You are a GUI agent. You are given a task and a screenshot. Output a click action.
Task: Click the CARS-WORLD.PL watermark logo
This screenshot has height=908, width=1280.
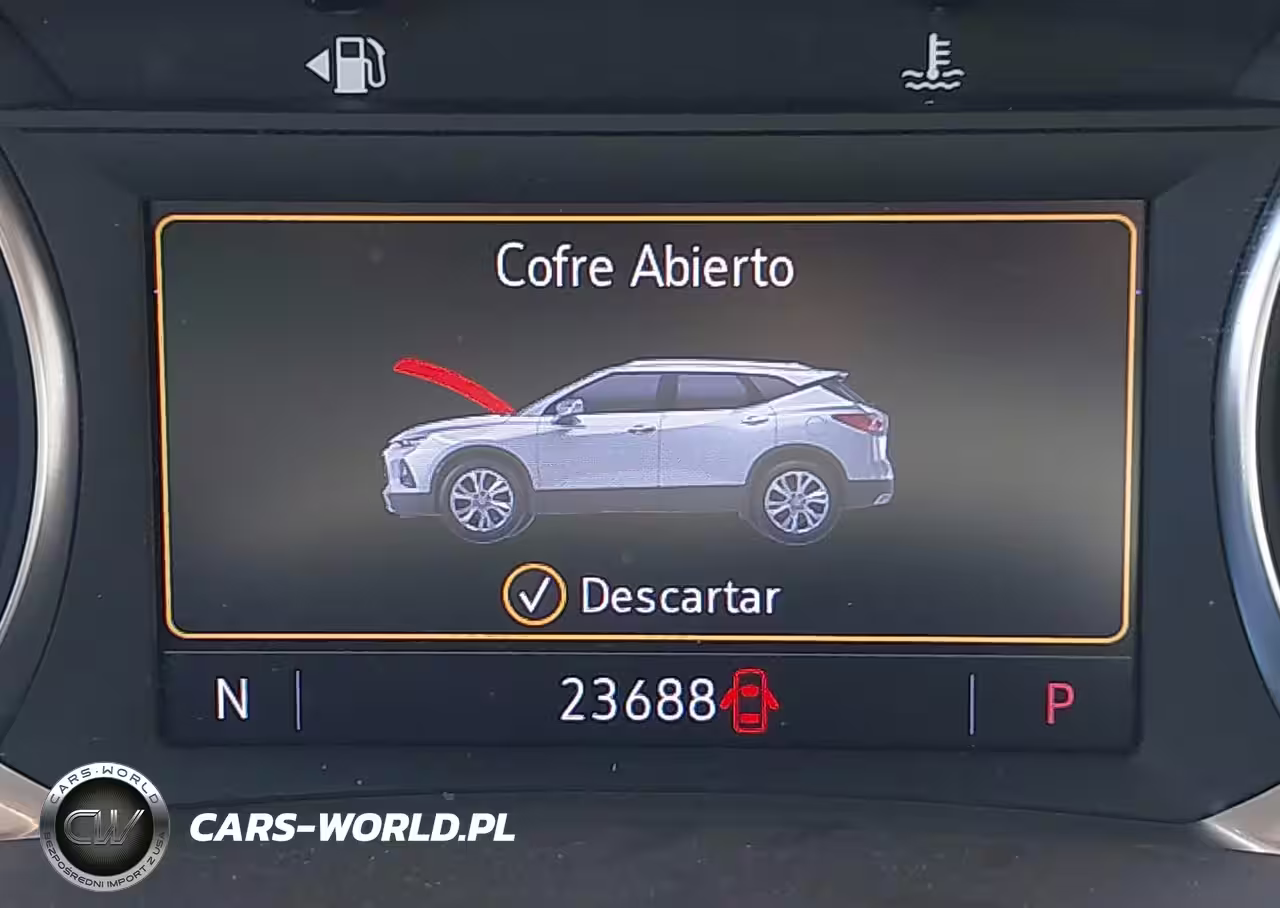coord(105,826)
